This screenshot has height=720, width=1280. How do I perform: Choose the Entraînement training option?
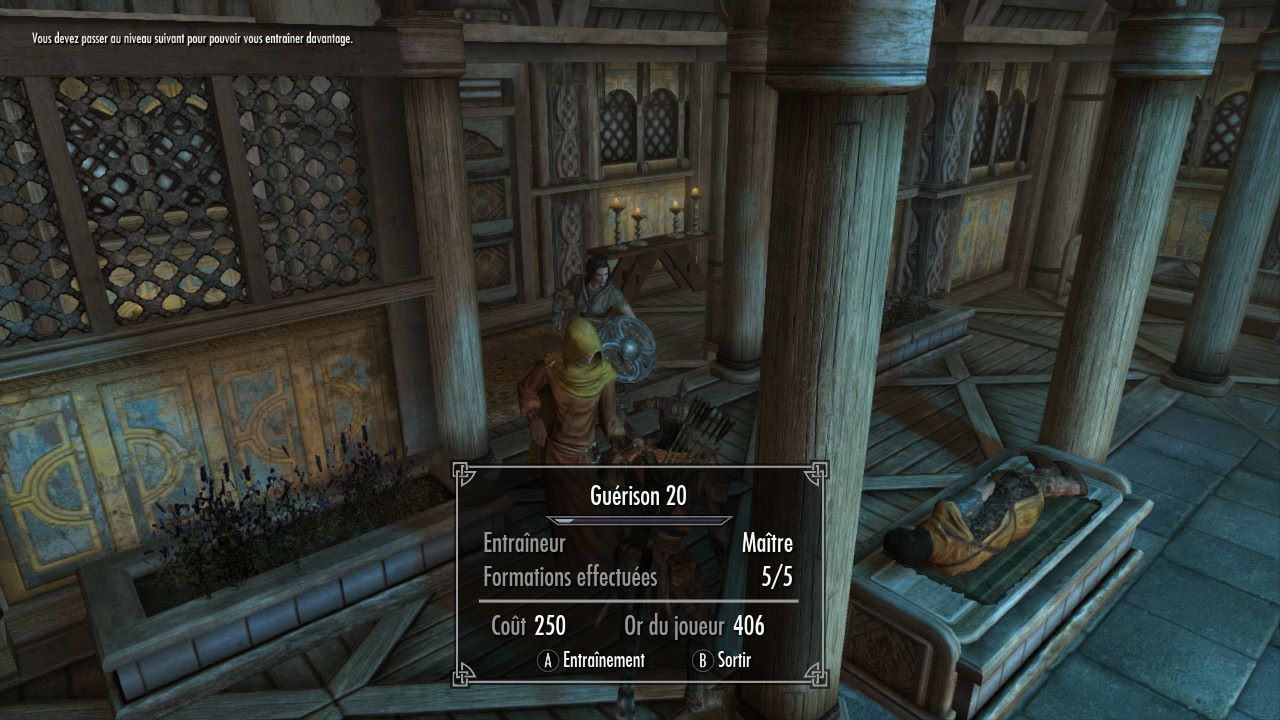(x=592, y=660)
